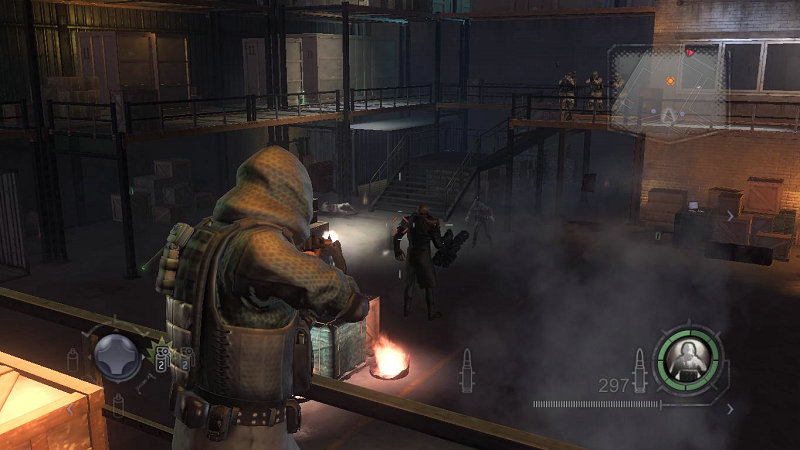800x450 pixels.
Task: Click the red enemy arrow on the minimap
Action: click(690, 51)
